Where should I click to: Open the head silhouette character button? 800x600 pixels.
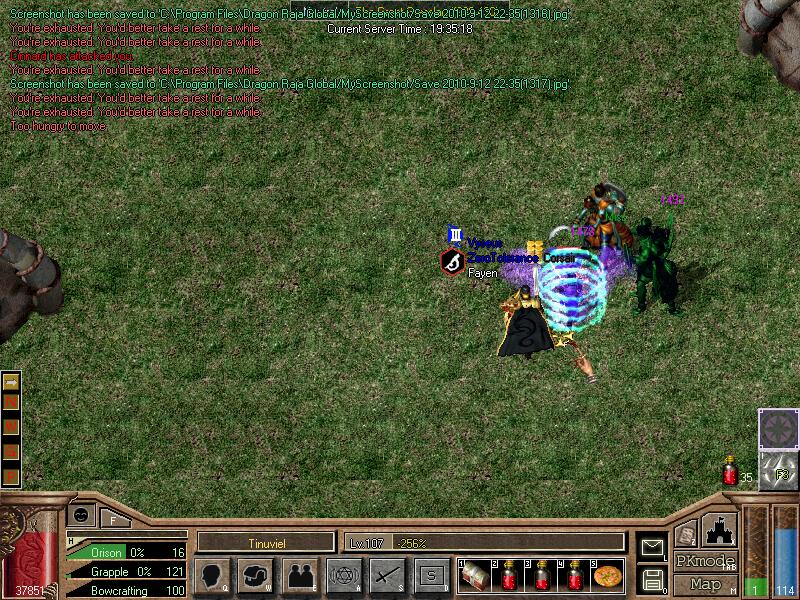213,576
